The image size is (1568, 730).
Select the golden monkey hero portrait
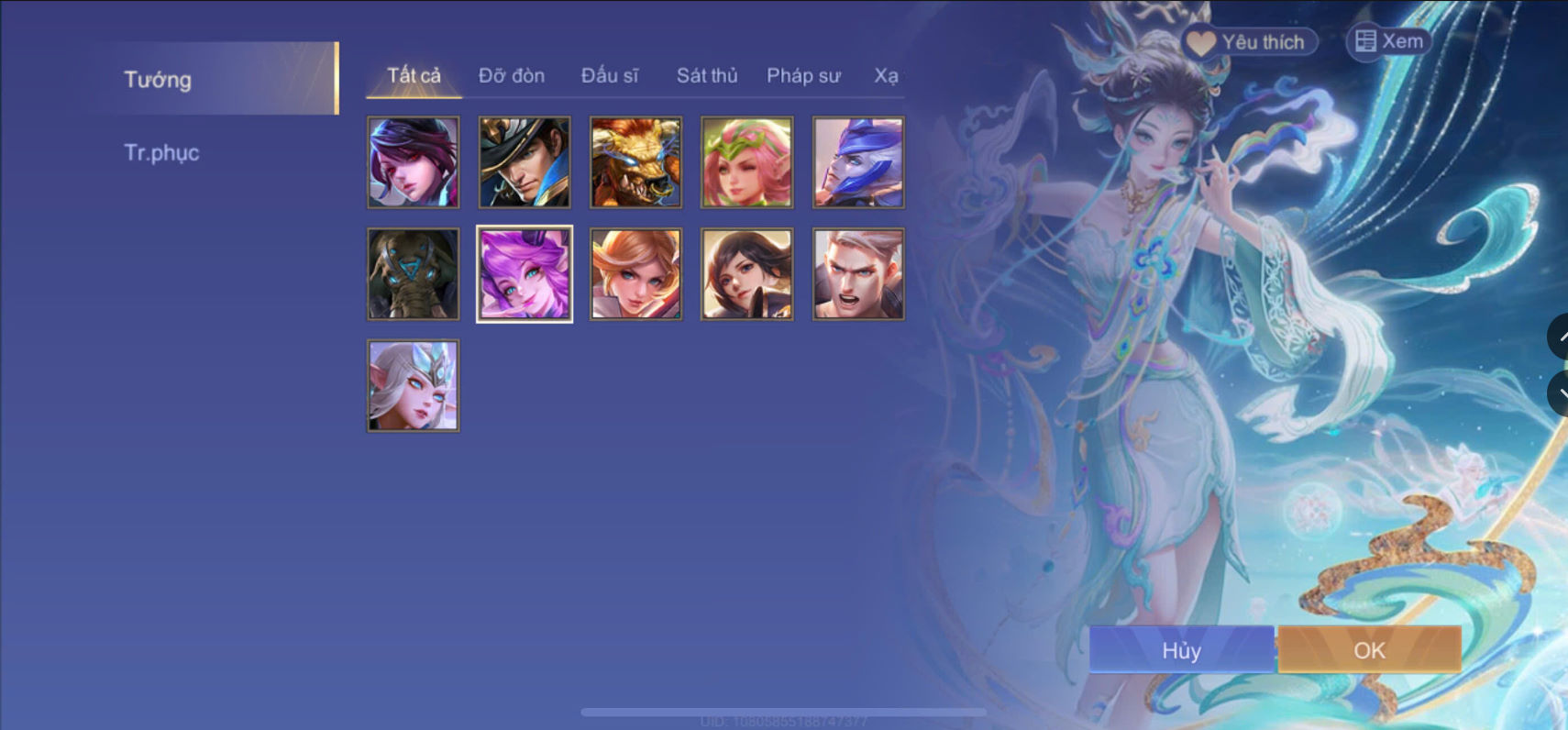[635, 162]
